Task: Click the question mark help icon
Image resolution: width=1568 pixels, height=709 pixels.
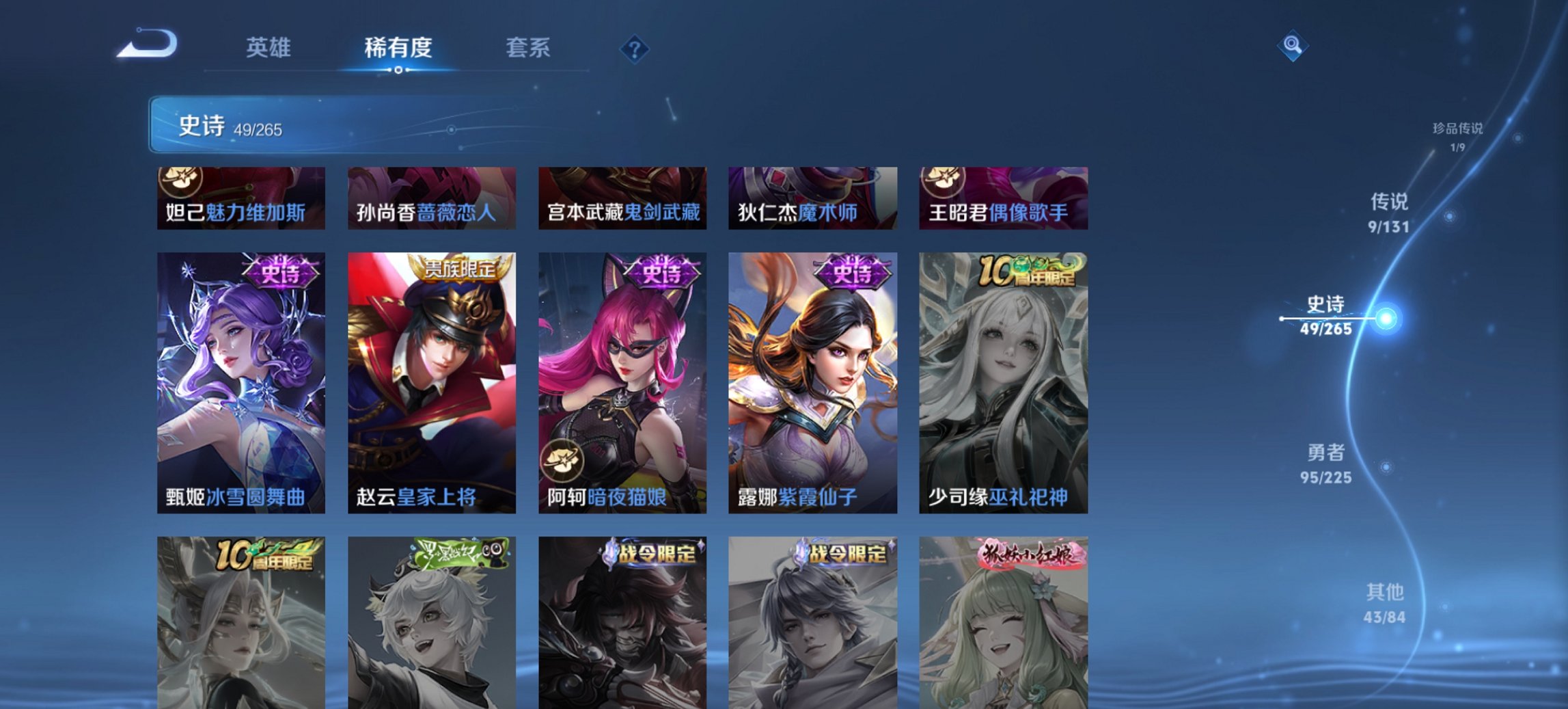Action: [634, 48]
